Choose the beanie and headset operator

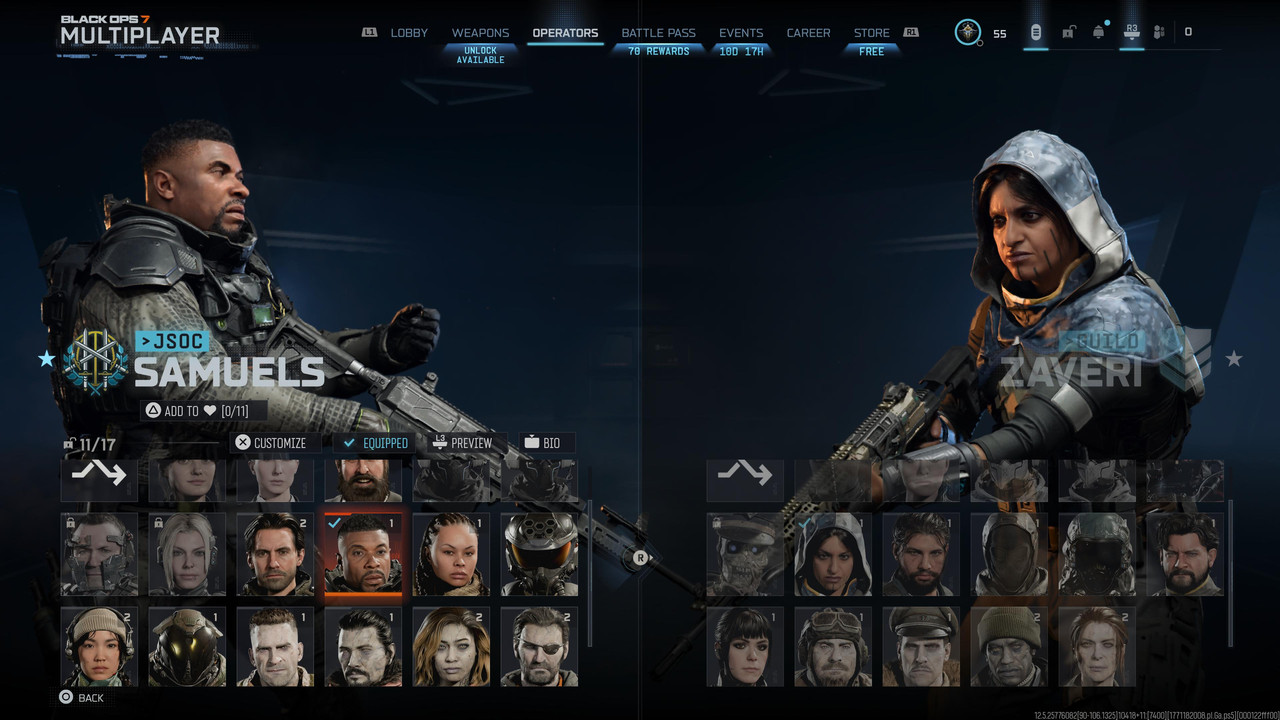point(99,647)
